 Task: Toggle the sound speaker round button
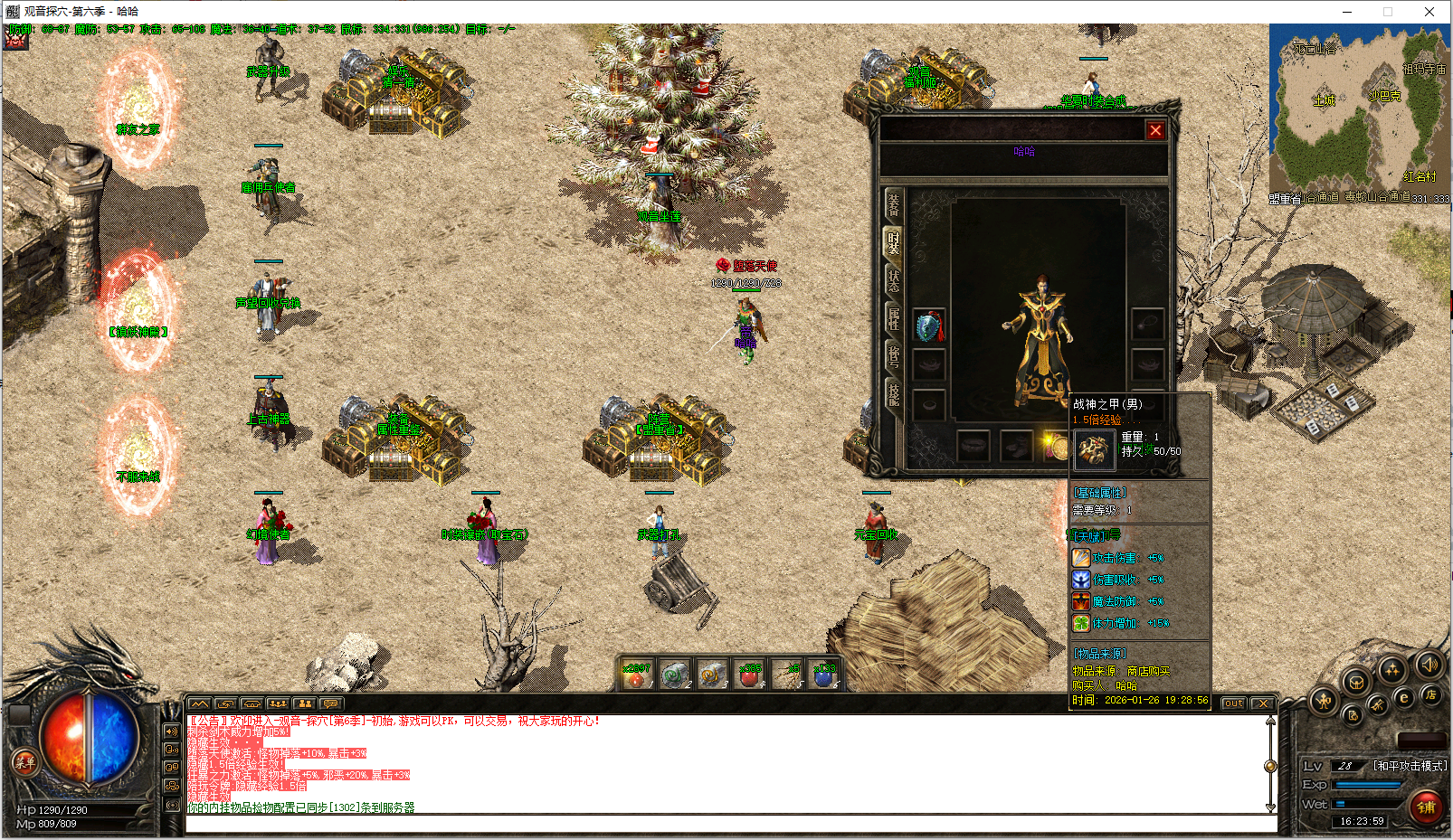tap(1429, 666)
